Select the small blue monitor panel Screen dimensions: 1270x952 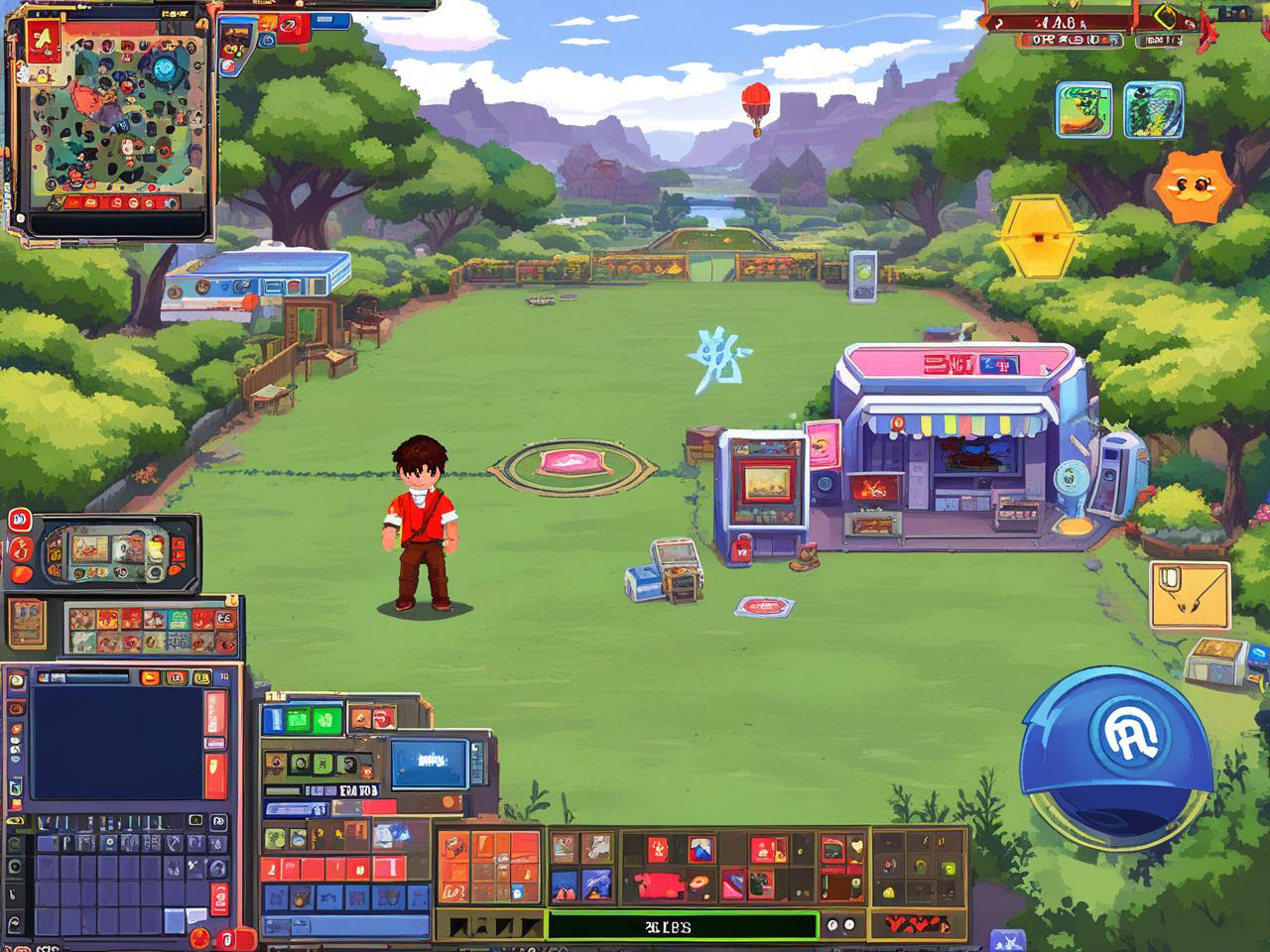click(x=430, y=763)
